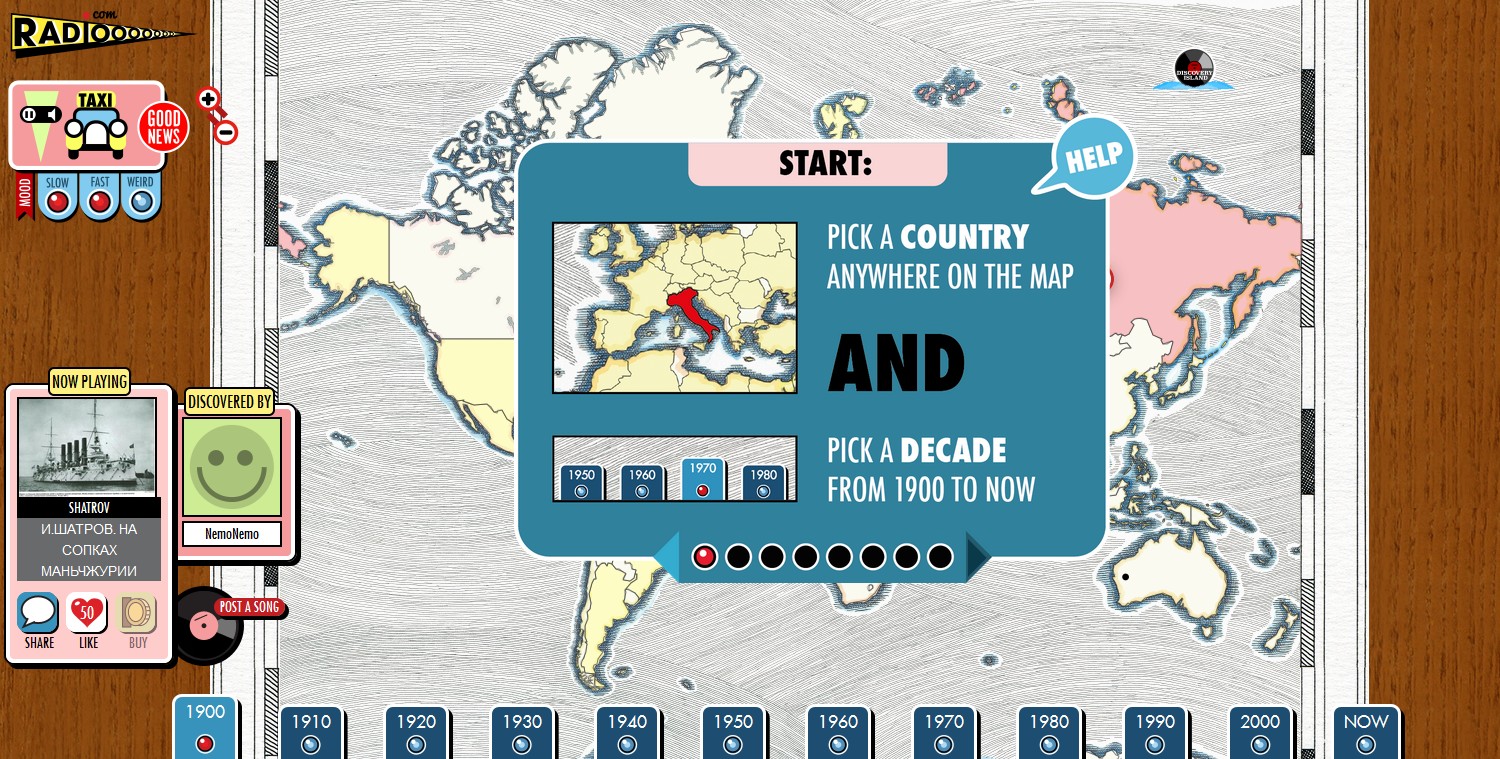Open the Good News badge
The height and width of the screenshot is (759, 1500).
click(163, 127)
